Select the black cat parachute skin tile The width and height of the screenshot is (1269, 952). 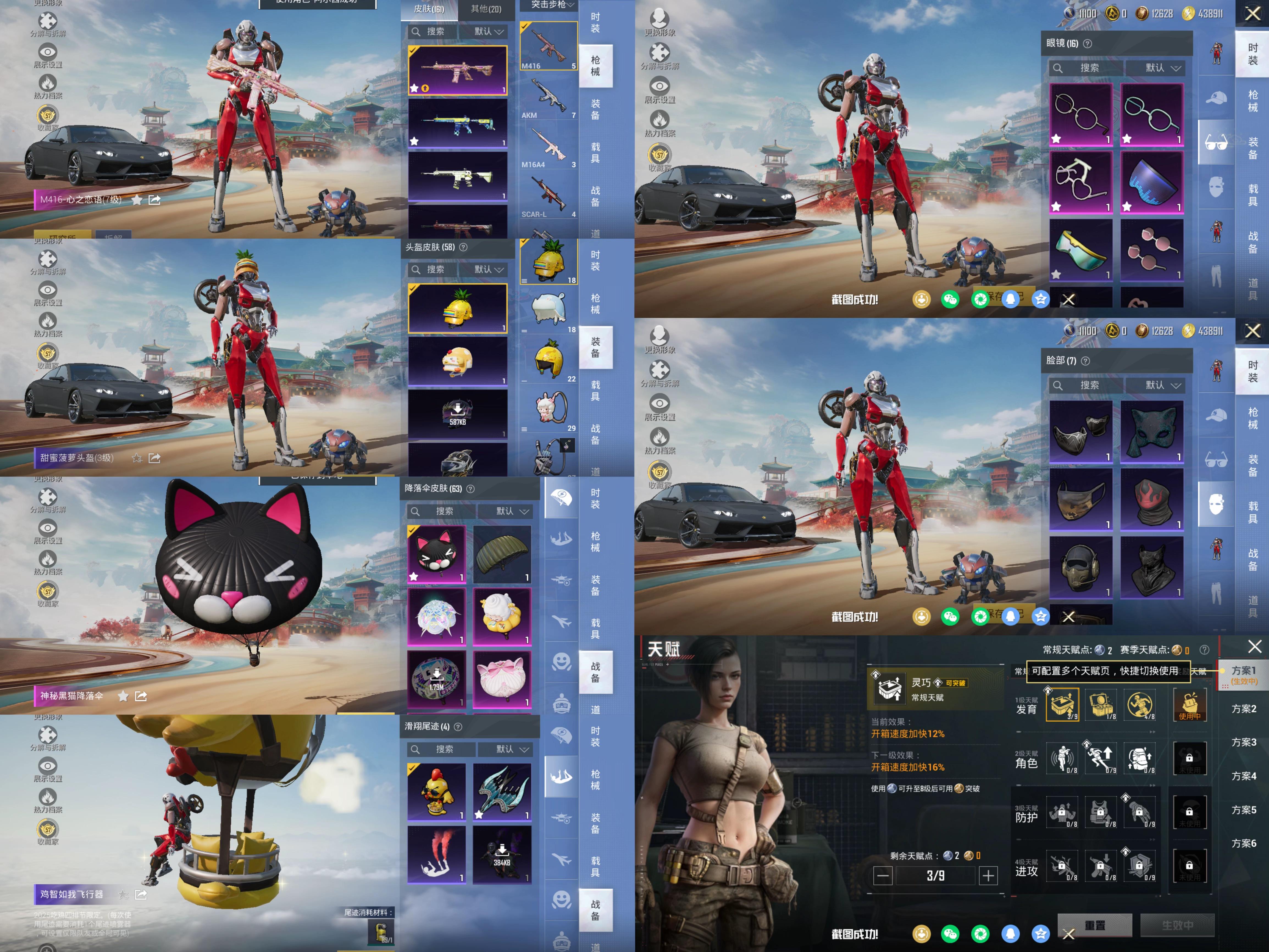(x=436, y=554)
